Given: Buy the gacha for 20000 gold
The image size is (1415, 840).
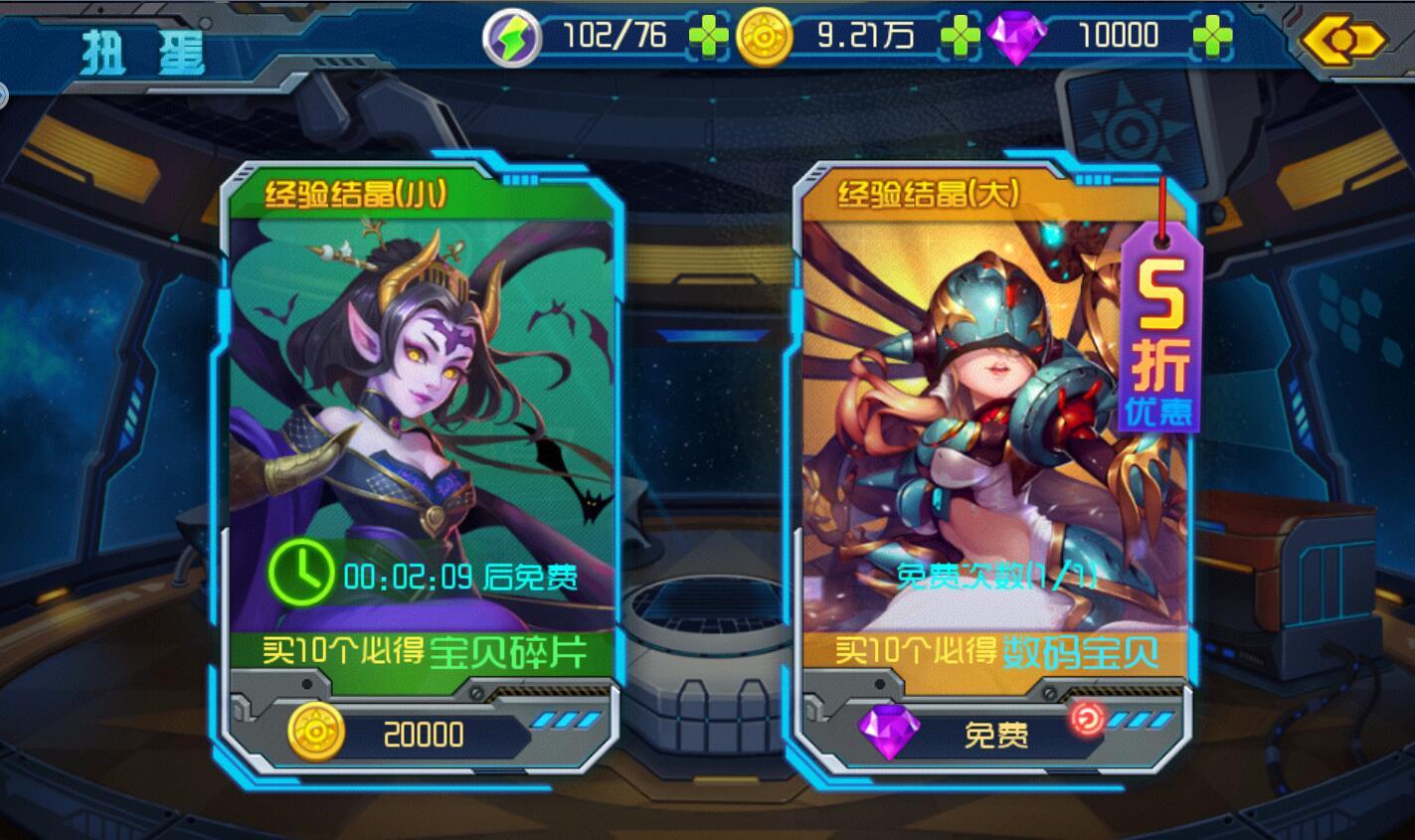Looking at the screenshot, I should tap(423, 735).
